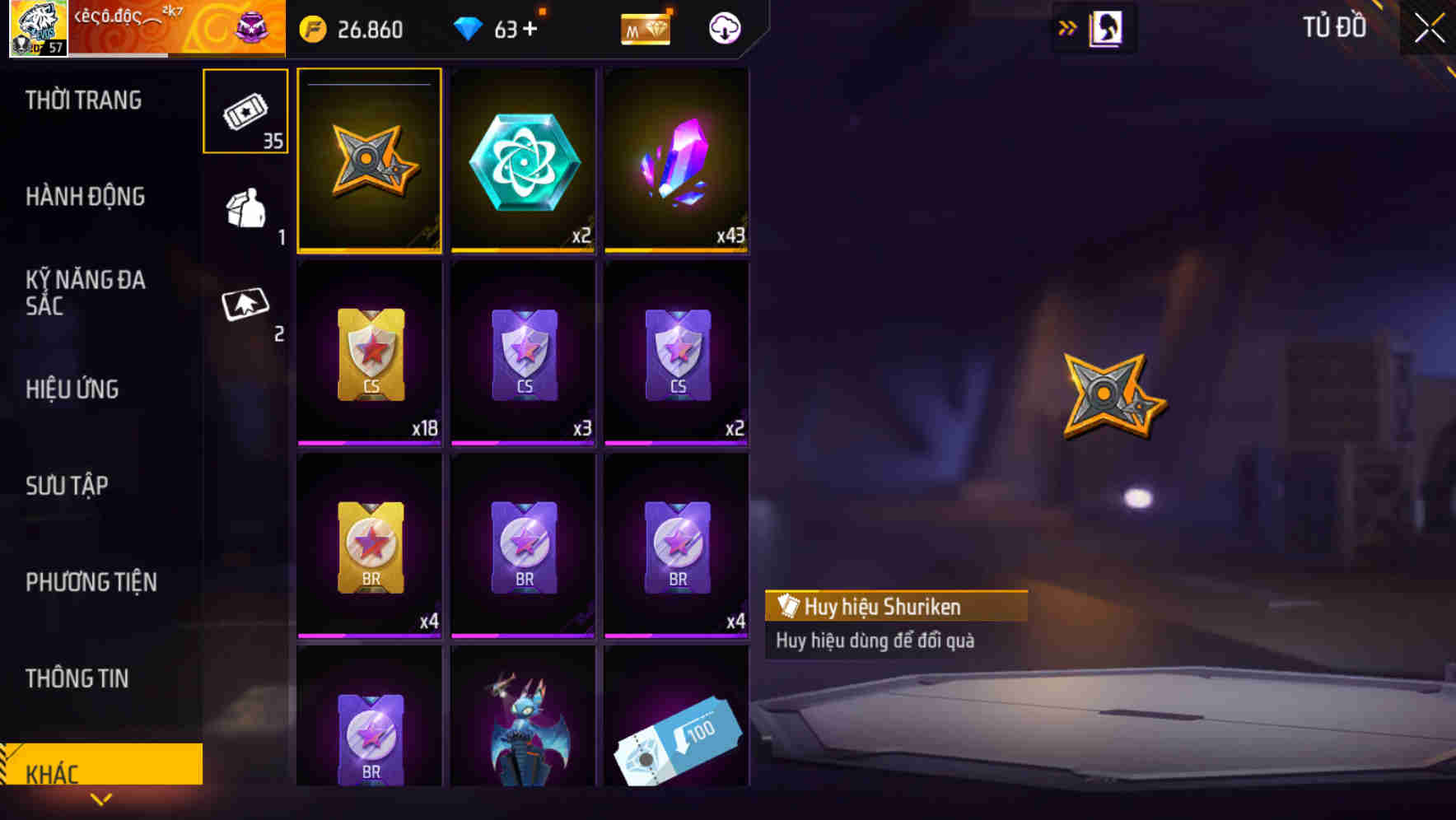Select the card category showing 2 items
The image size is (1456, 820).
coord(245,309)
